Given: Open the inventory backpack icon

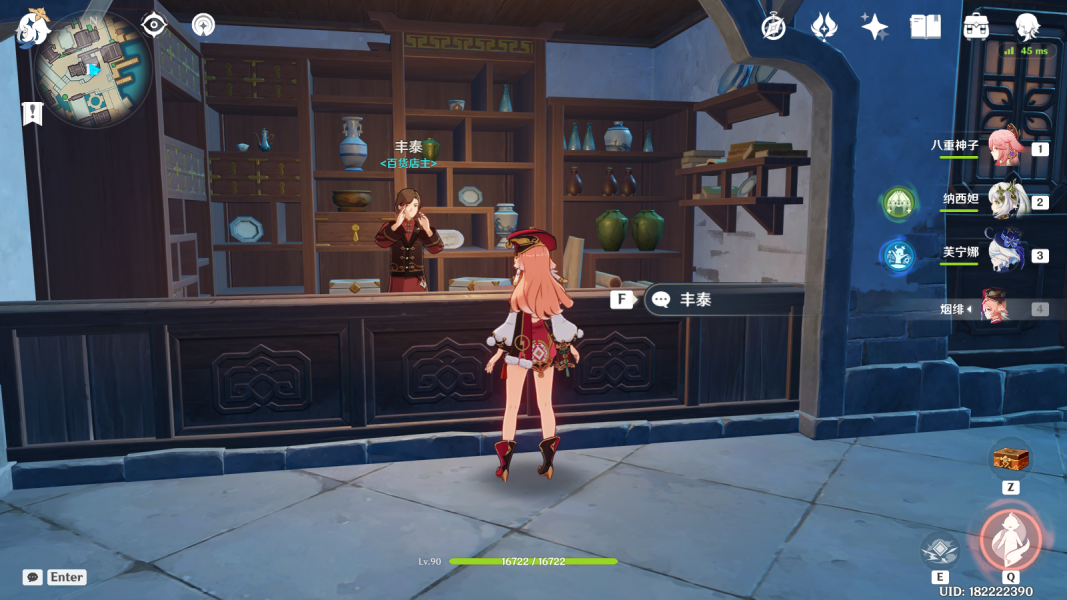Looking at the screenshot, I should 976,27.
